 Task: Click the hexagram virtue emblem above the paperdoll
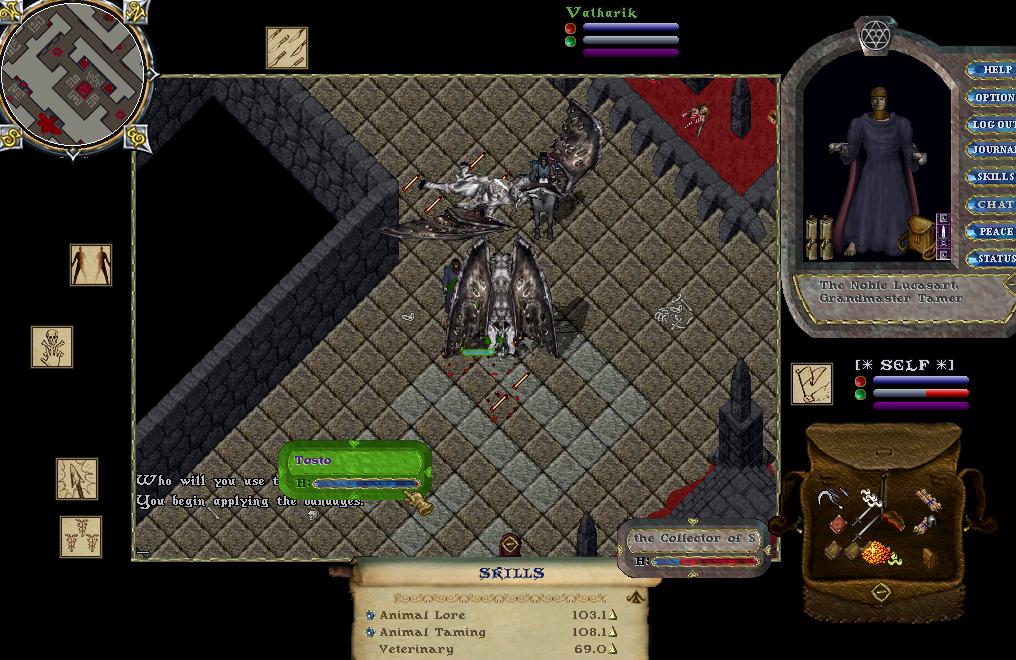876,35
